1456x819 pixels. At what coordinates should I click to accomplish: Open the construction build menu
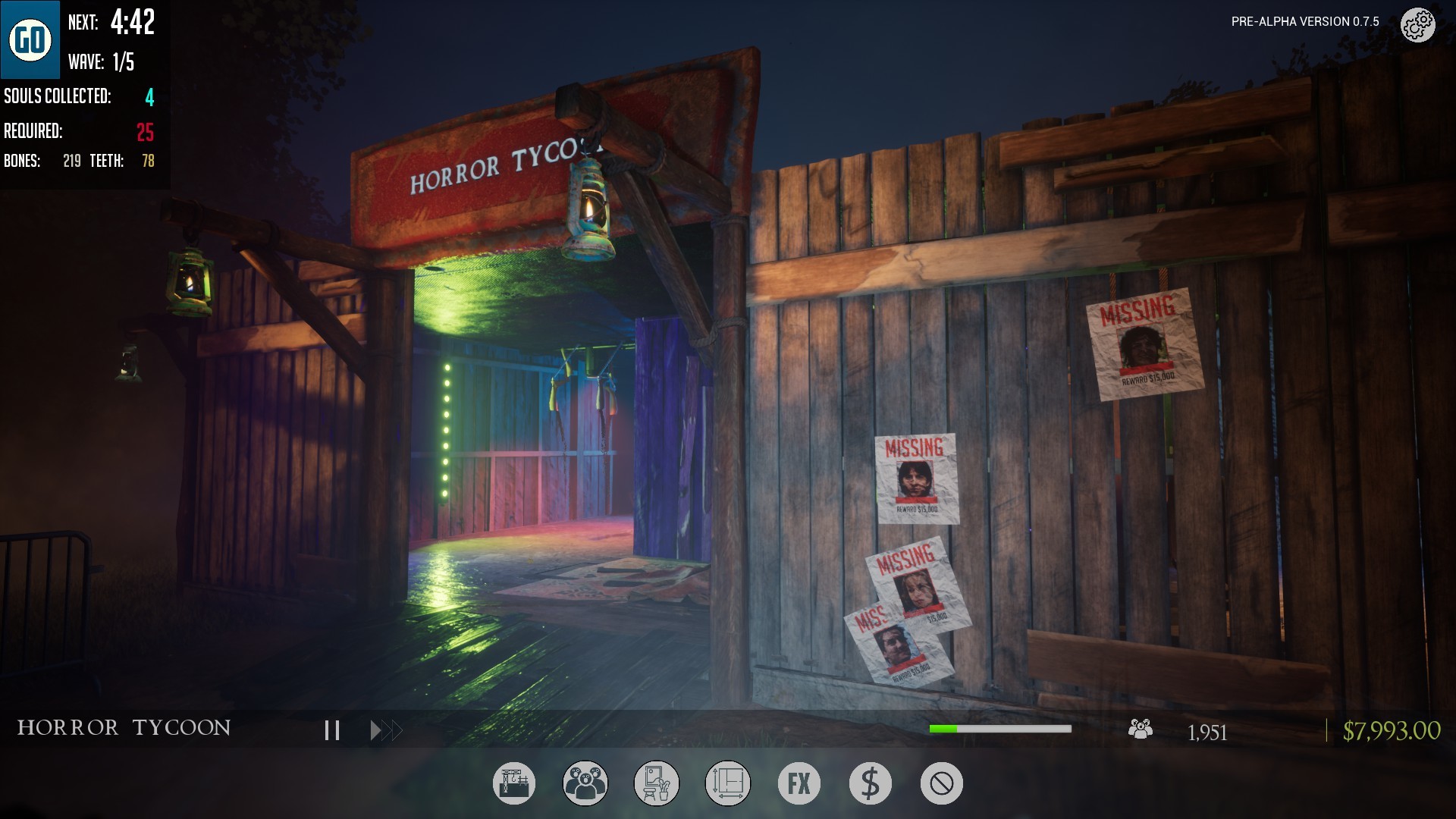tap(513, 783)
